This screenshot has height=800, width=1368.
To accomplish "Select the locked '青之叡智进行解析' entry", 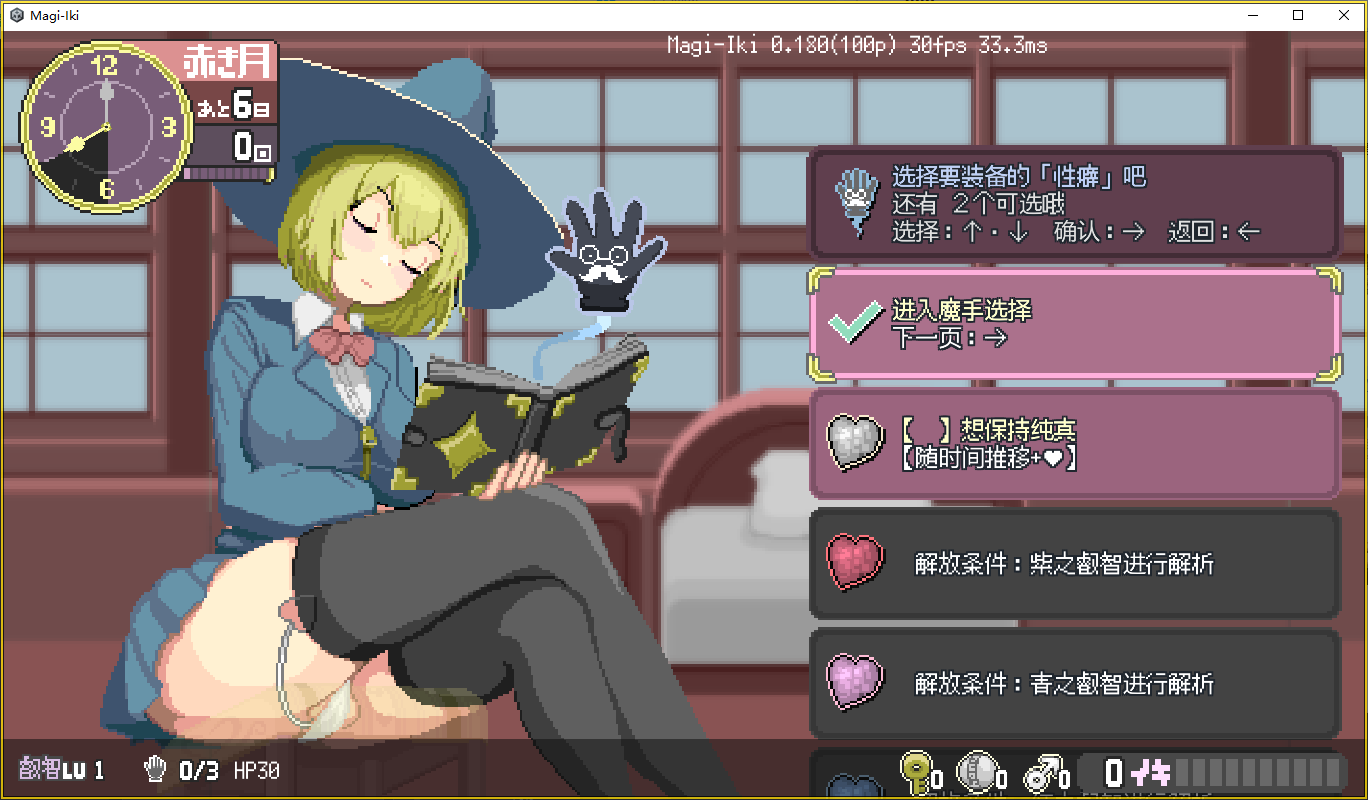I will [1074, 684].
